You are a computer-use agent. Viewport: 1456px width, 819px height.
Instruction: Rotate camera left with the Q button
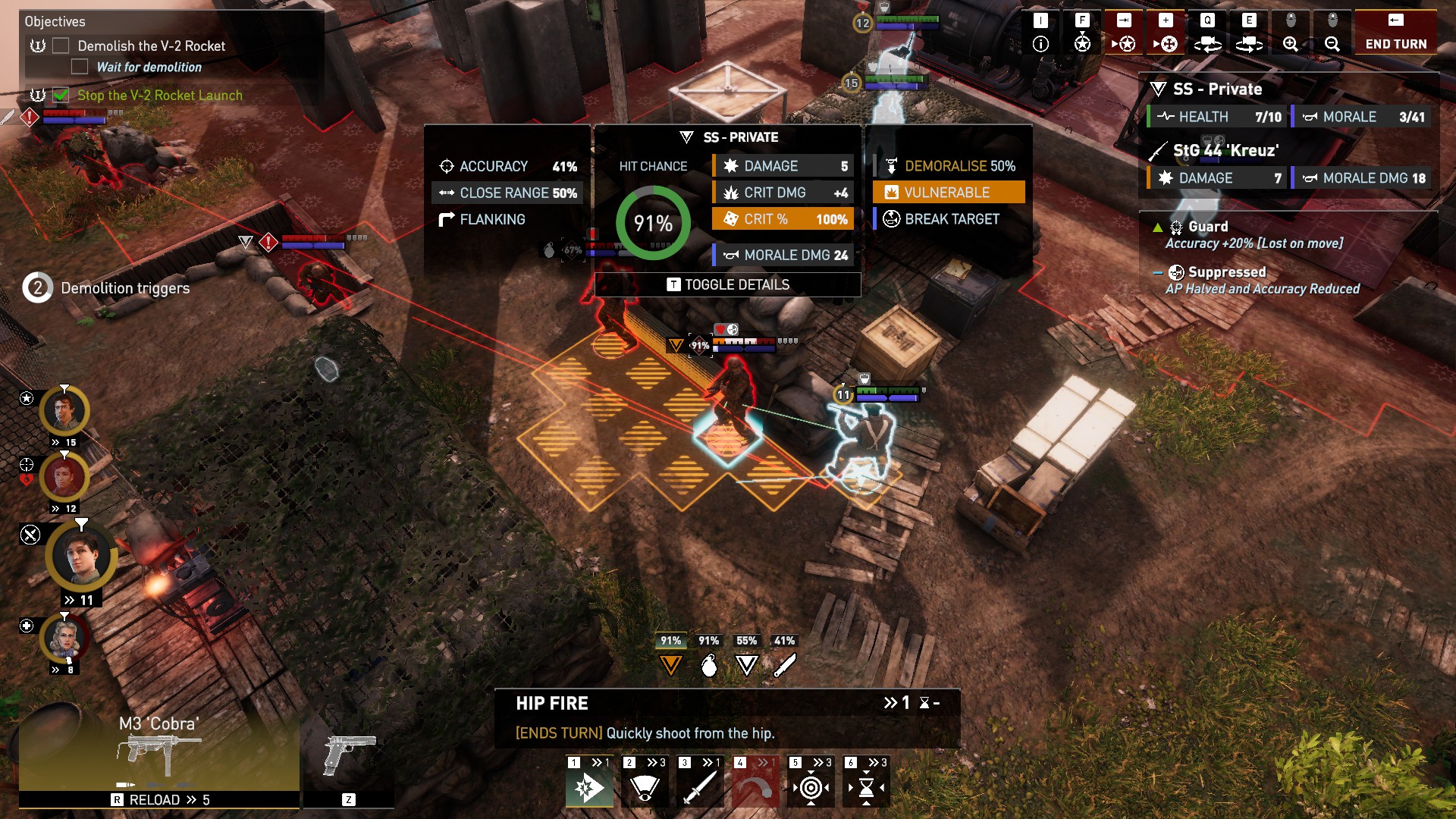click(1207, 33)
